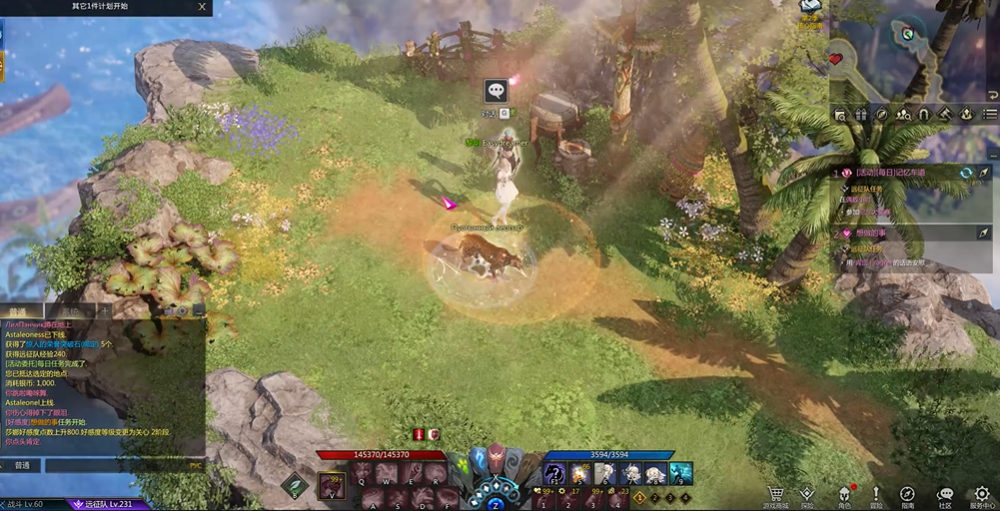1000x511 pixels.
Task: Refresh the first tracked quest with blue arrows
Action: coord(966,172)
